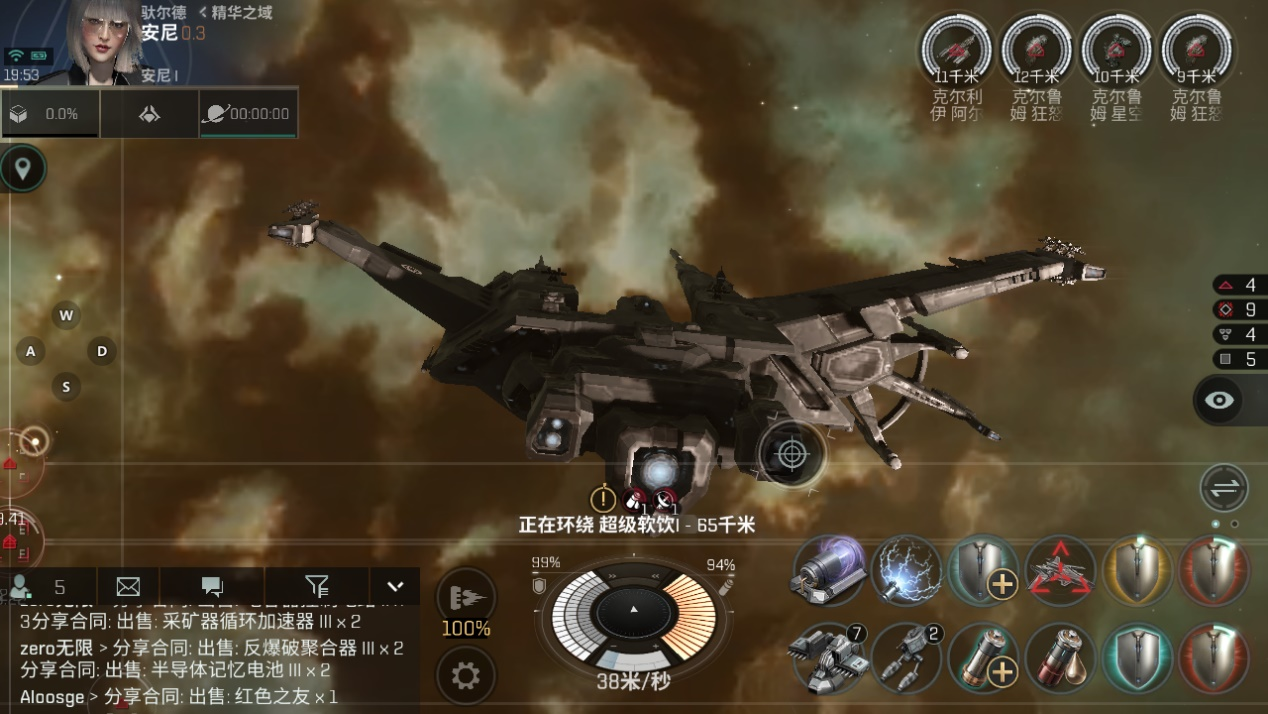The width and height of the screenshot is (1268, 714).
Task: Open the mail envelope tab
Action: (128, 587)
